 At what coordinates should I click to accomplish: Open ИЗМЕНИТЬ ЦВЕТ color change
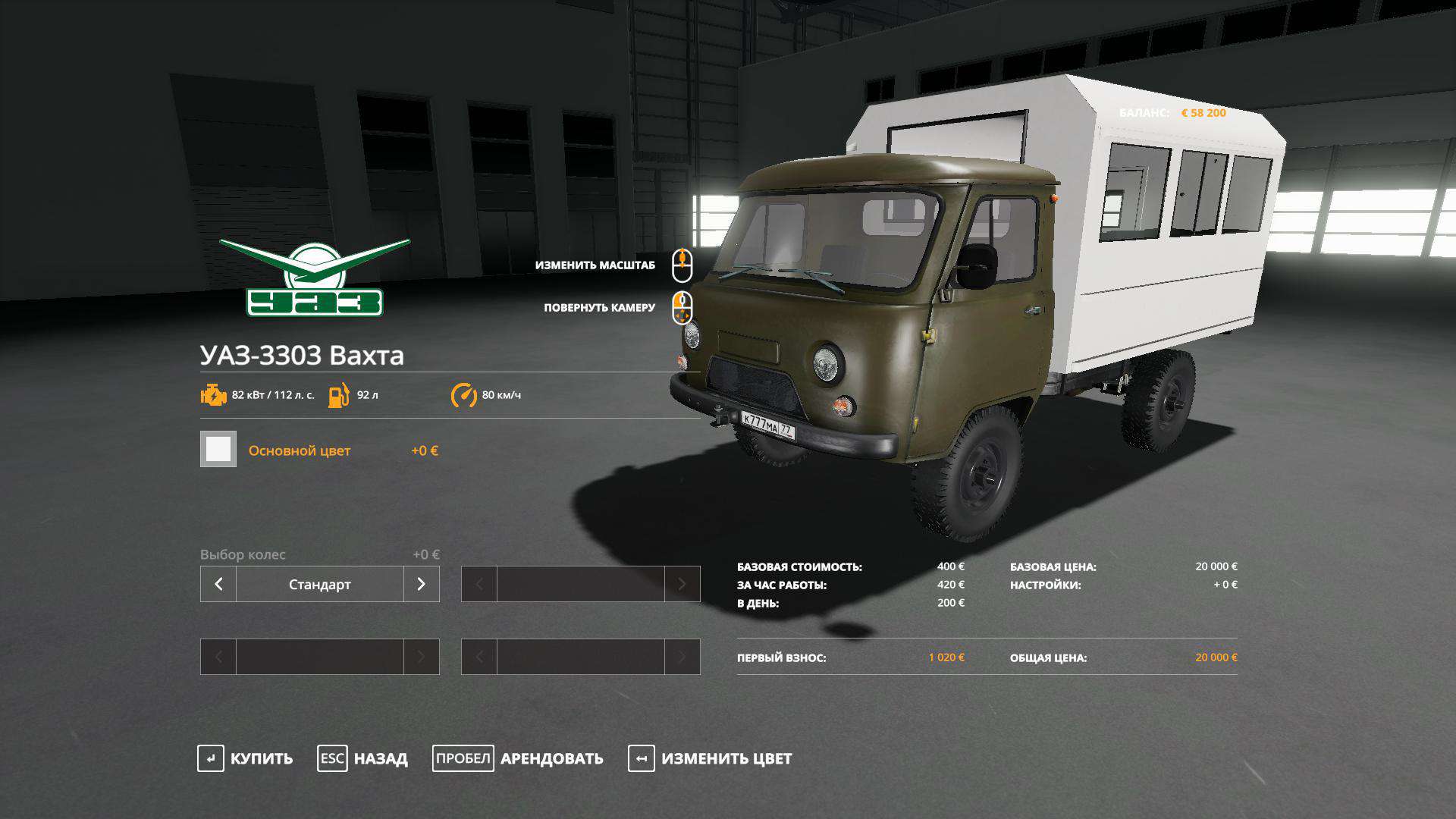pyautogui.click(x=710, y=758)
